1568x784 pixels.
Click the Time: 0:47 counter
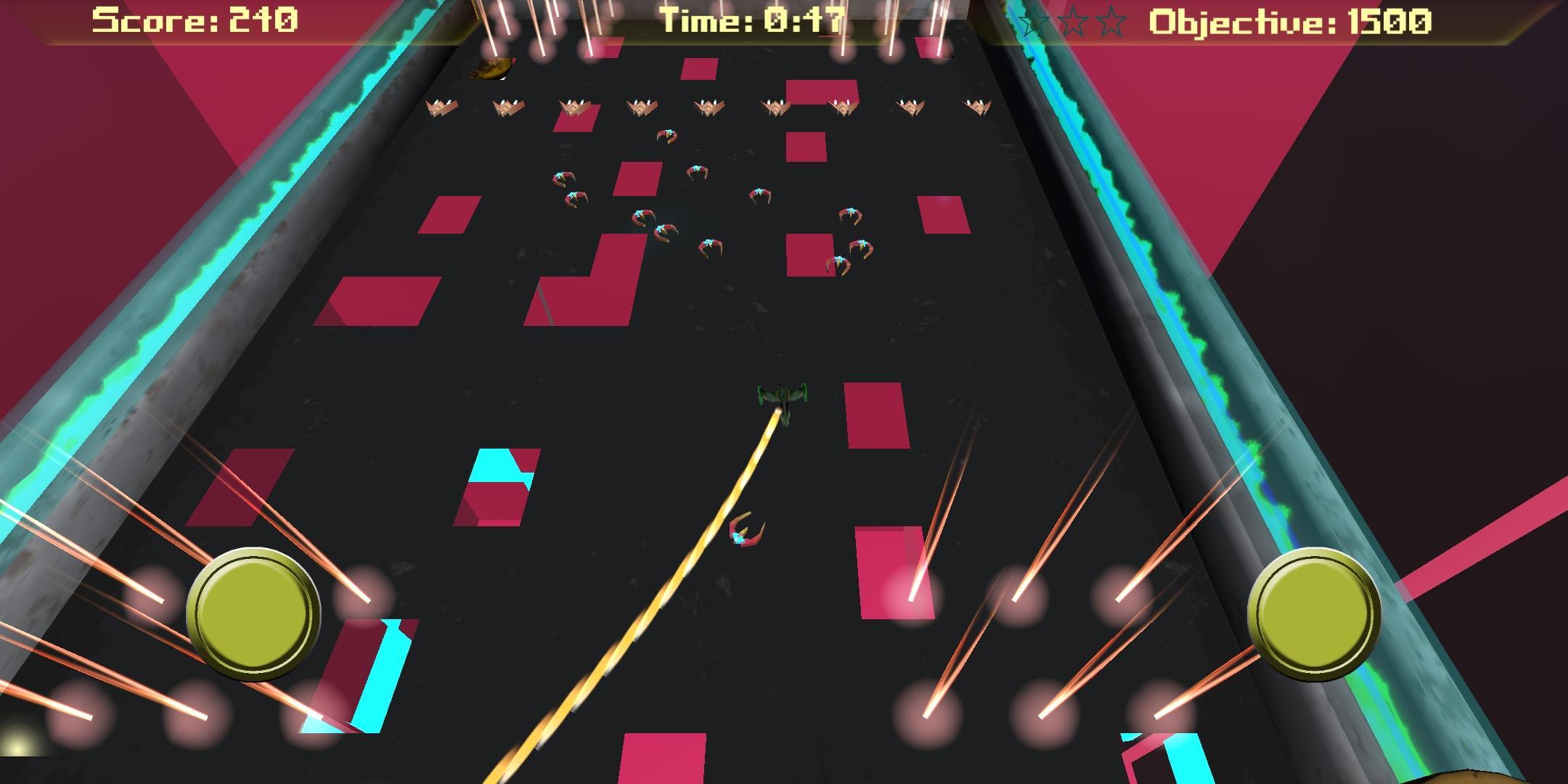click(751, 20)
